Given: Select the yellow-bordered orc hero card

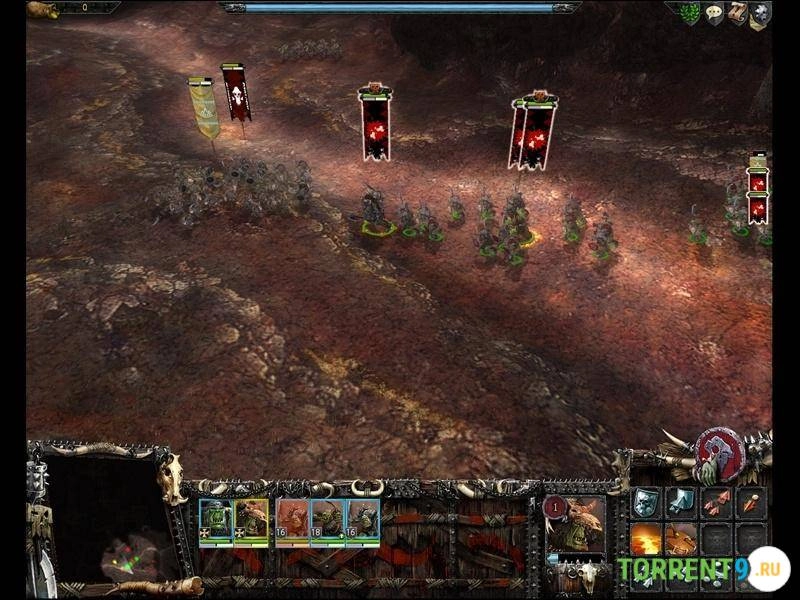Looking at the screenshot, I should tap(252, 521).
